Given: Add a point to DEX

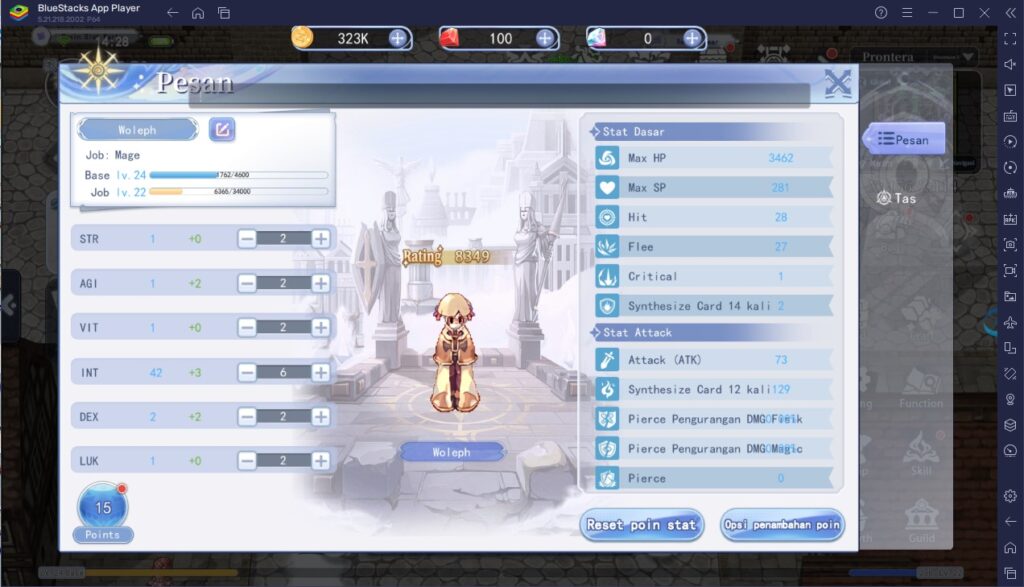Looking at the screenshot, I should coord(320,416).
